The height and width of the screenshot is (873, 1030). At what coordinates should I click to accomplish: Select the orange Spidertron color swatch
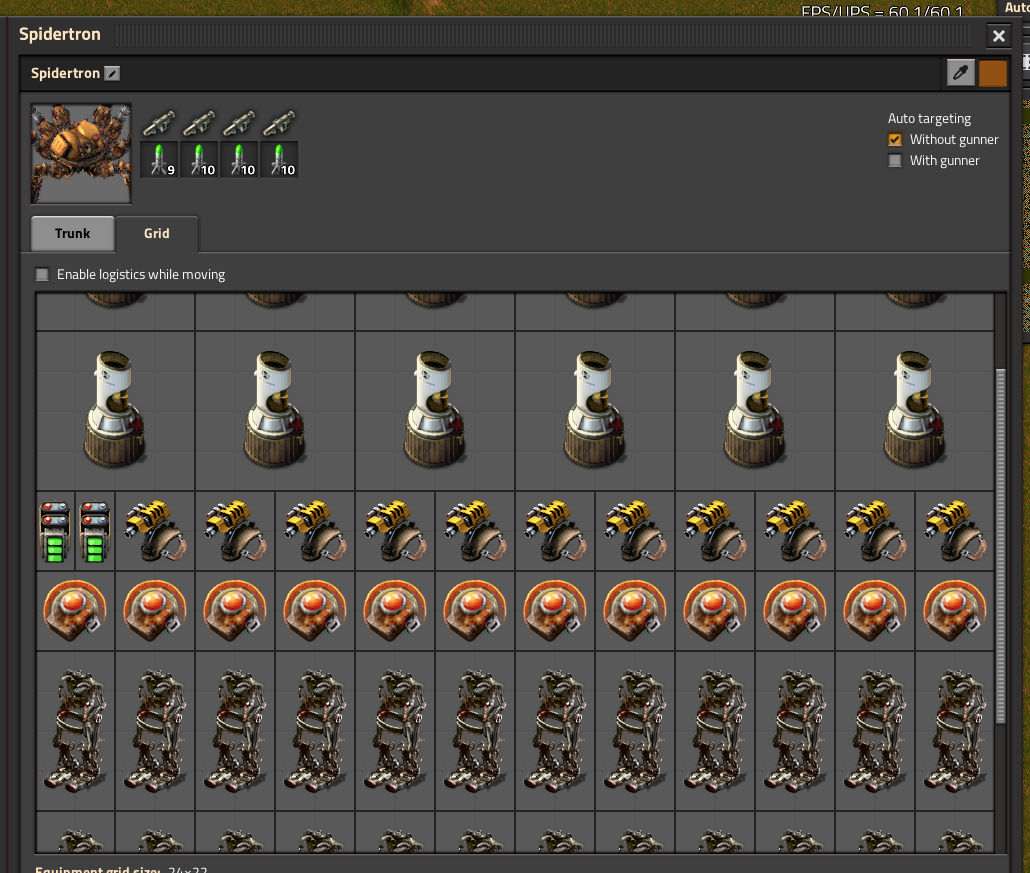click(992, 73)
